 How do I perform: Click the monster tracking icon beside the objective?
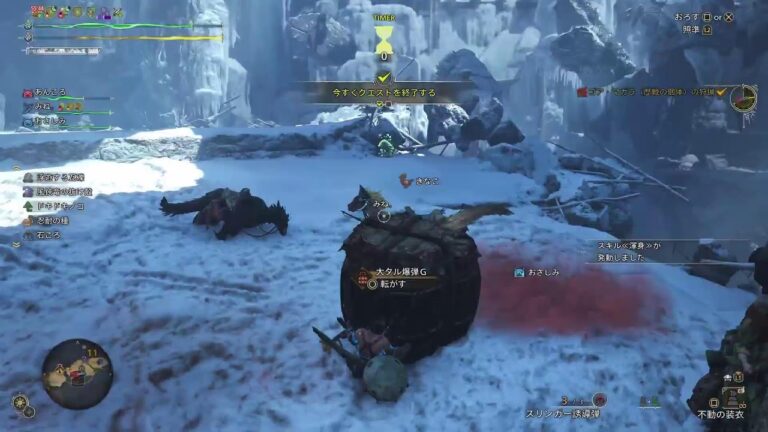(x=743, y=97)
